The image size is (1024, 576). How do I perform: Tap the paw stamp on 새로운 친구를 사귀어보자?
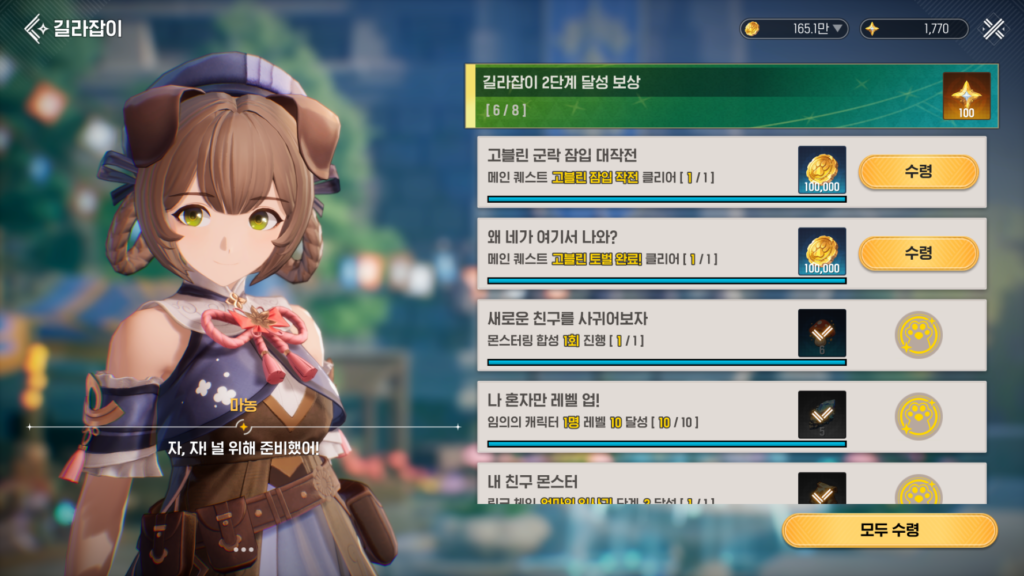coord(918,334)
